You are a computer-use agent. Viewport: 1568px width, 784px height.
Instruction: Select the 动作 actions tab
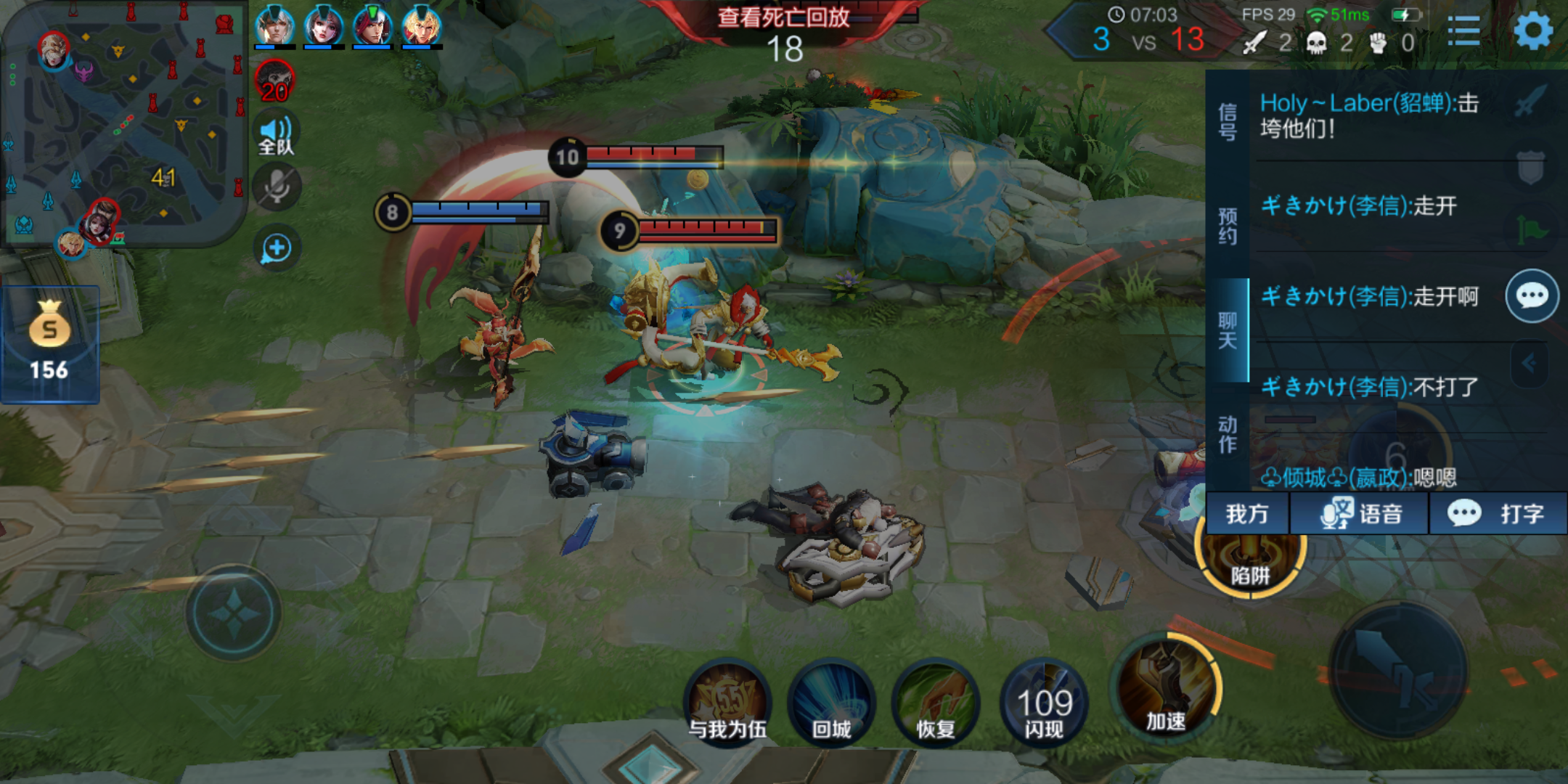(1228, 434)
